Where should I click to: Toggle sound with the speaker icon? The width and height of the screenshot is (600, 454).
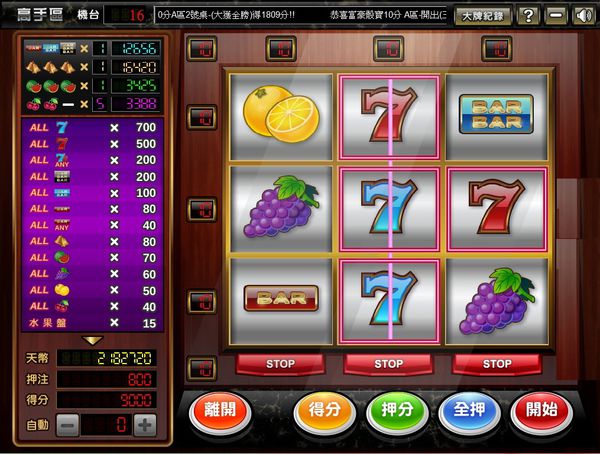[x=583, y=16]
